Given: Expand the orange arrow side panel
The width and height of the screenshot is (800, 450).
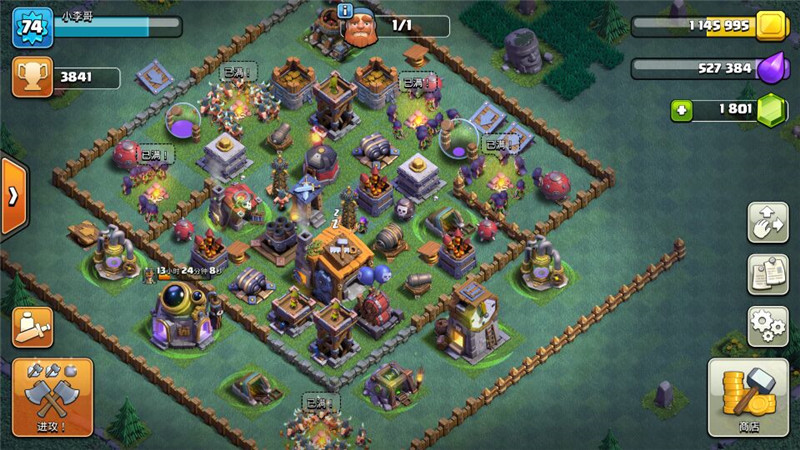Looking at the screenshot, I should click(13, 196).
